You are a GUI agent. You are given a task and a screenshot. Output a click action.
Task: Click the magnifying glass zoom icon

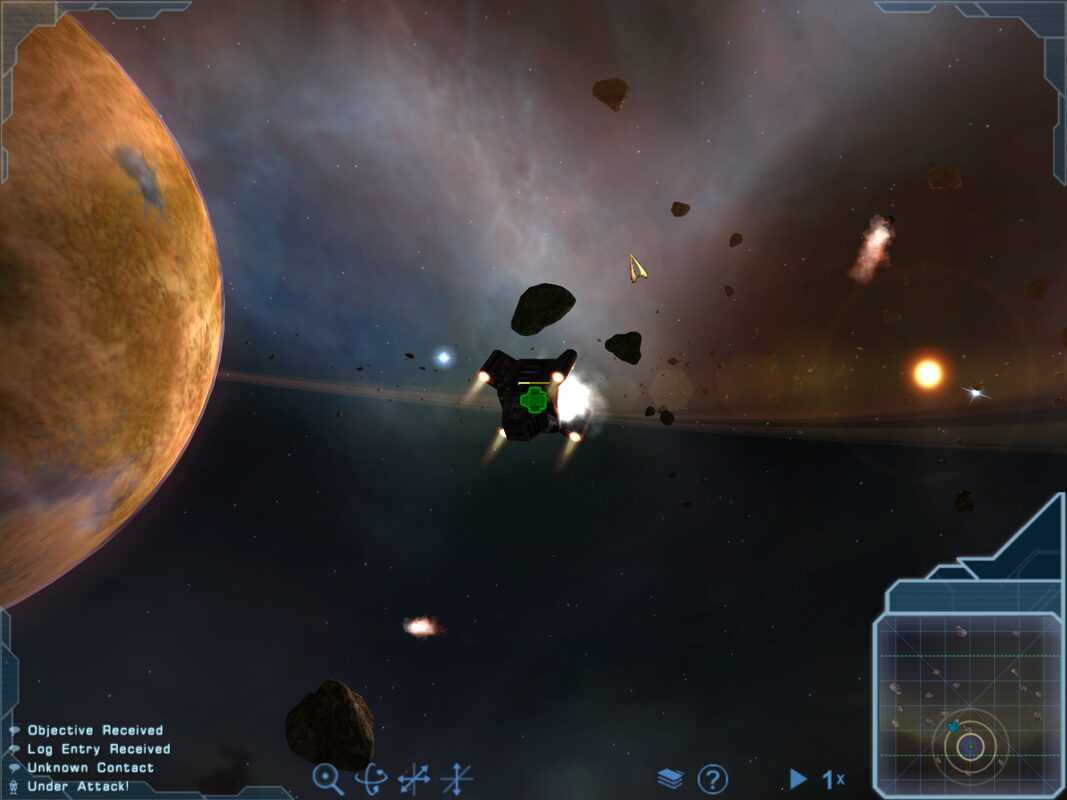(x=327, y=778)
